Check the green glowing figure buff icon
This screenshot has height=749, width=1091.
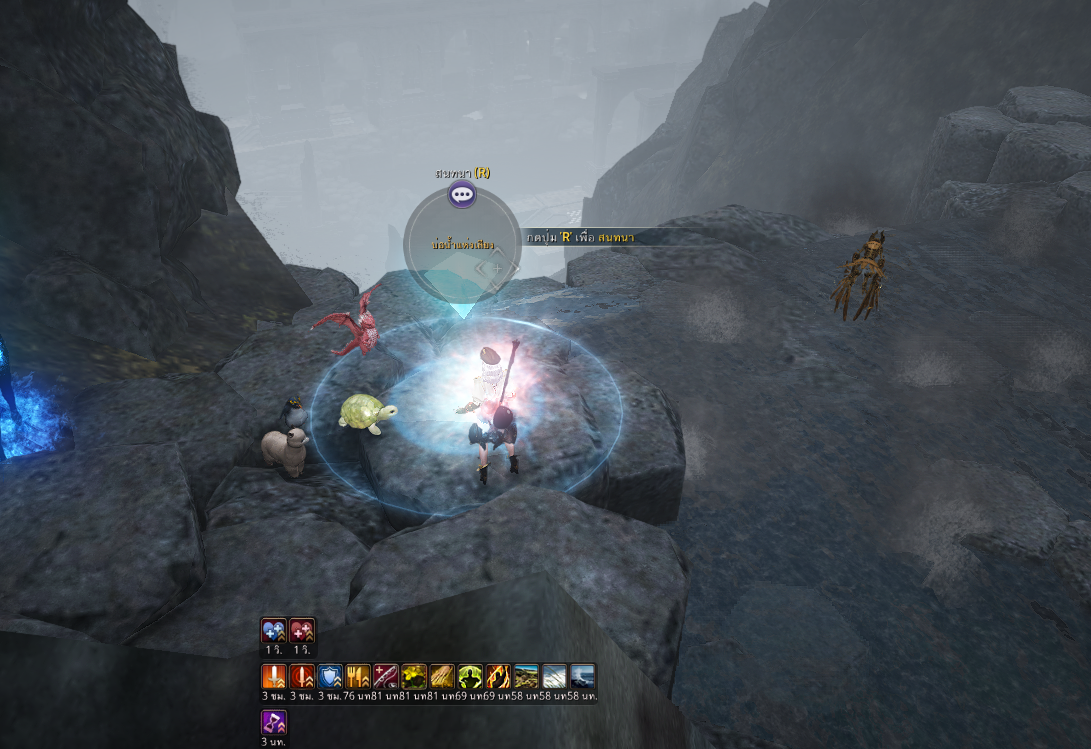coord(470,677)
